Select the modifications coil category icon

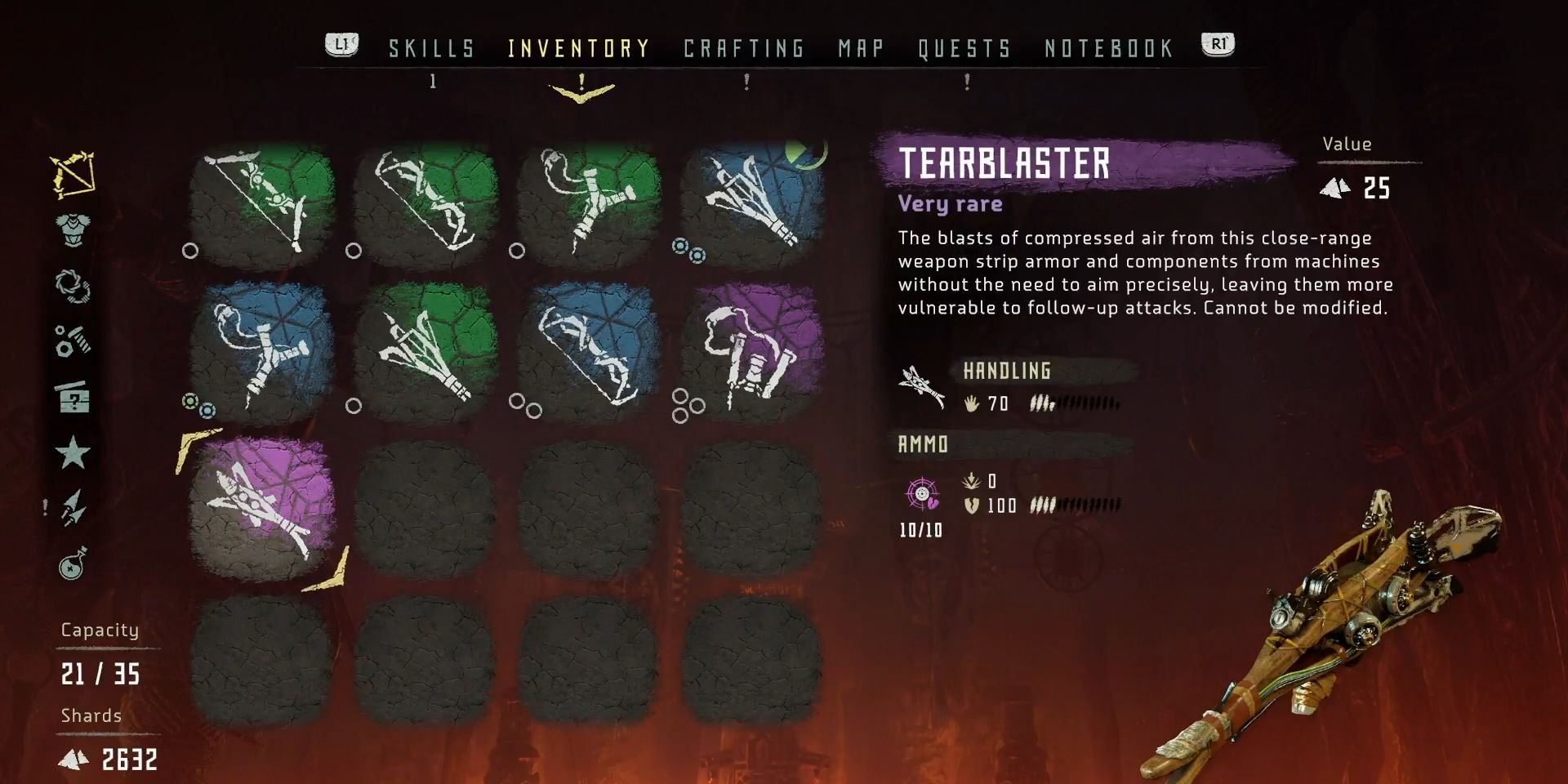(x=73, y=286)
